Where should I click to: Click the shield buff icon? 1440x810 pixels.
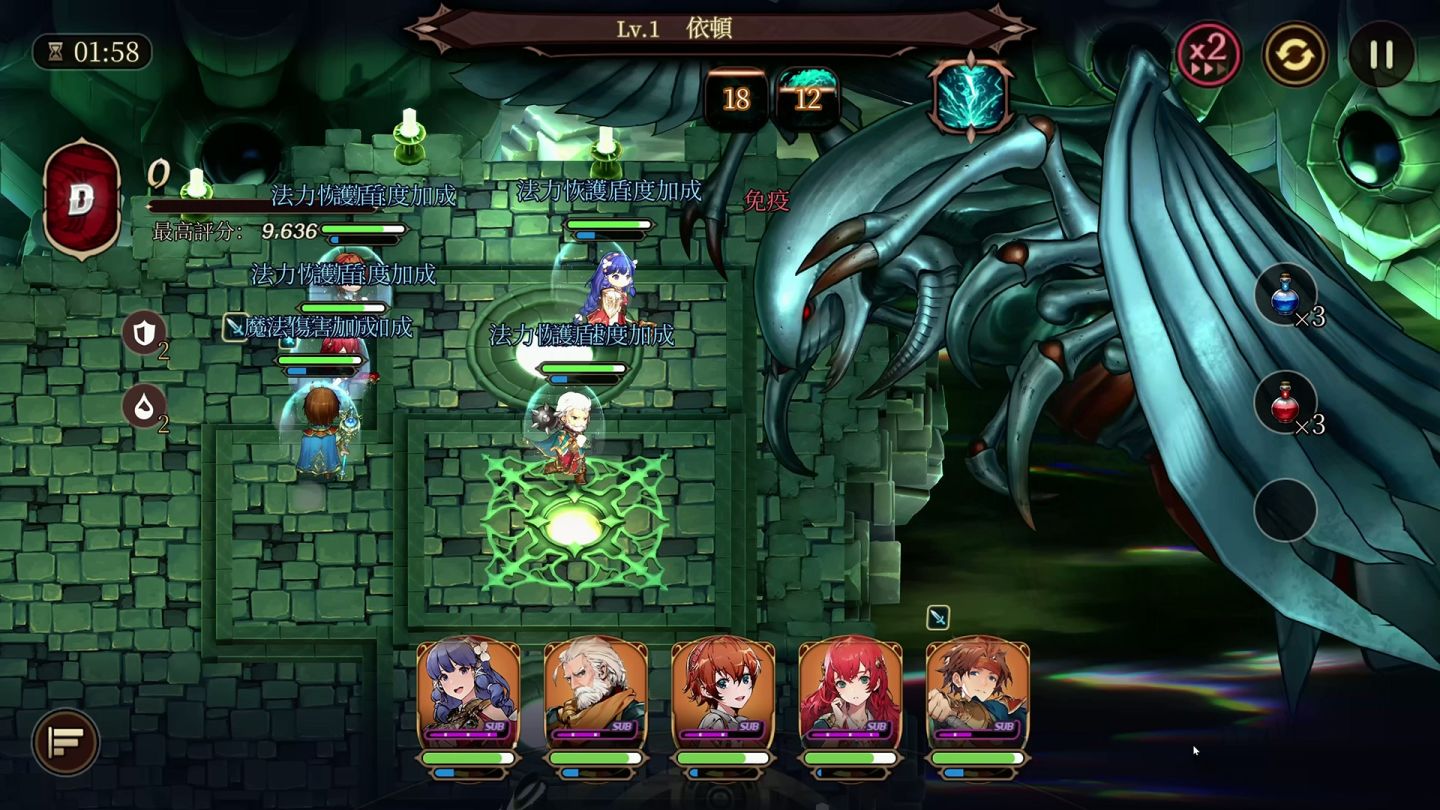[143, 332]
